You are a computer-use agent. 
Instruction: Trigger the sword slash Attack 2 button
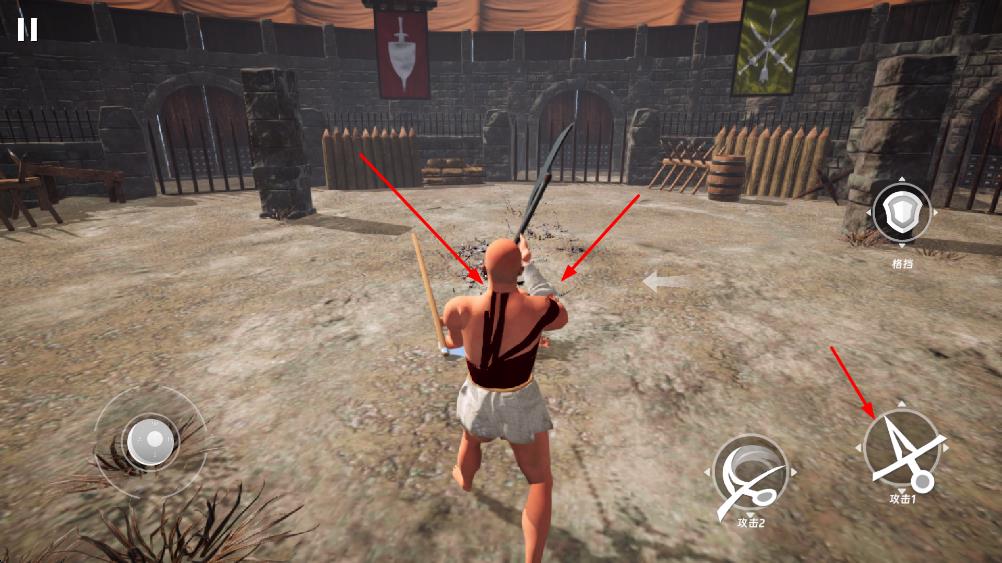tap(751, 472)
